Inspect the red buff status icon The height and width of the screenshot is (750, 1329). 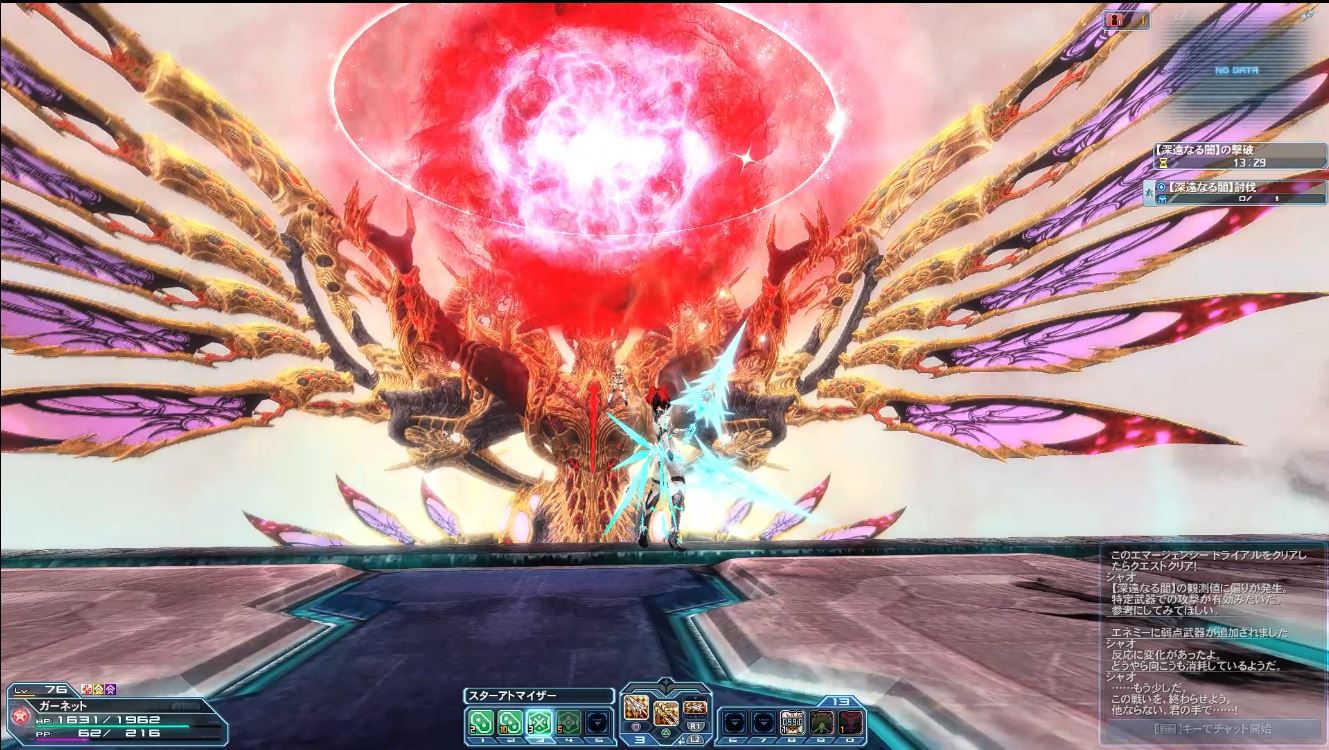pyautogui.click(x=84, y=690)
